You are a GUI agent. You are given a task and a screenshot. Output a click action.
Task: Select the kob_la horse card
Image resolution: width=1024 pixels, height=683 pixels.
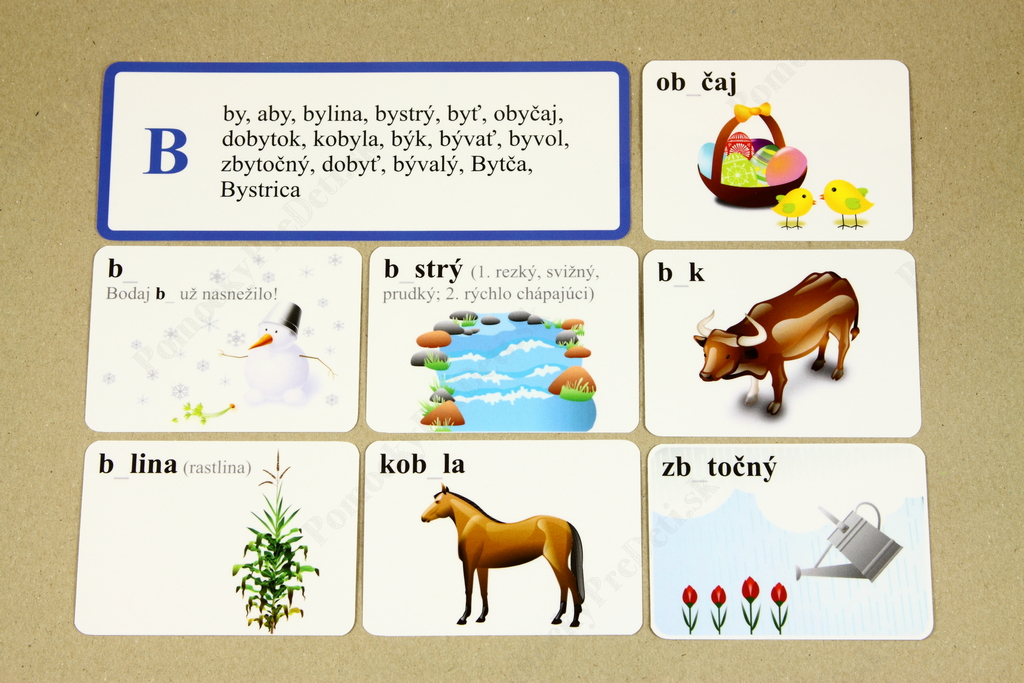[x=502, y=537]
